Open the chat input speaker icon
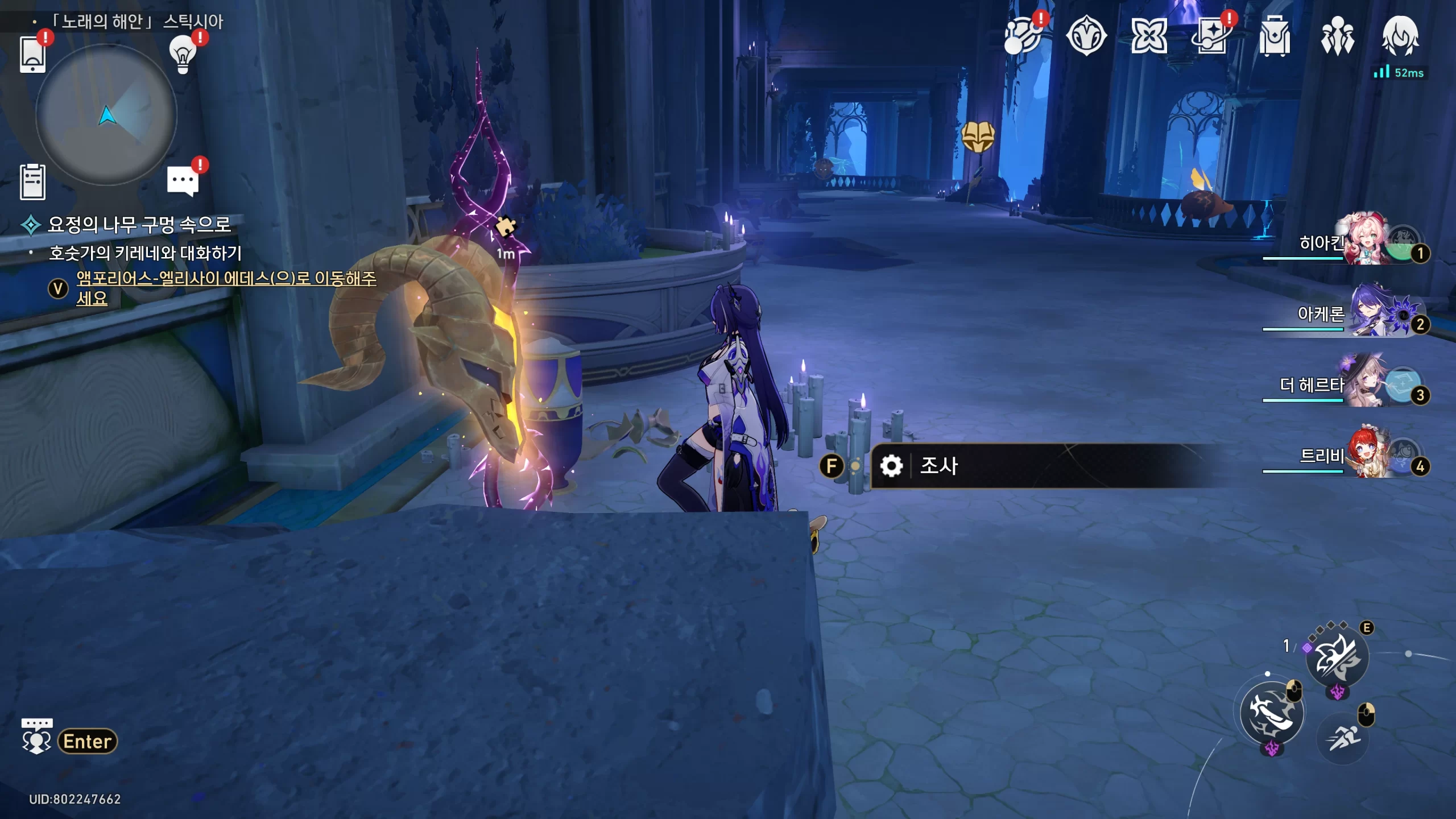 click(x=36, y=737)
